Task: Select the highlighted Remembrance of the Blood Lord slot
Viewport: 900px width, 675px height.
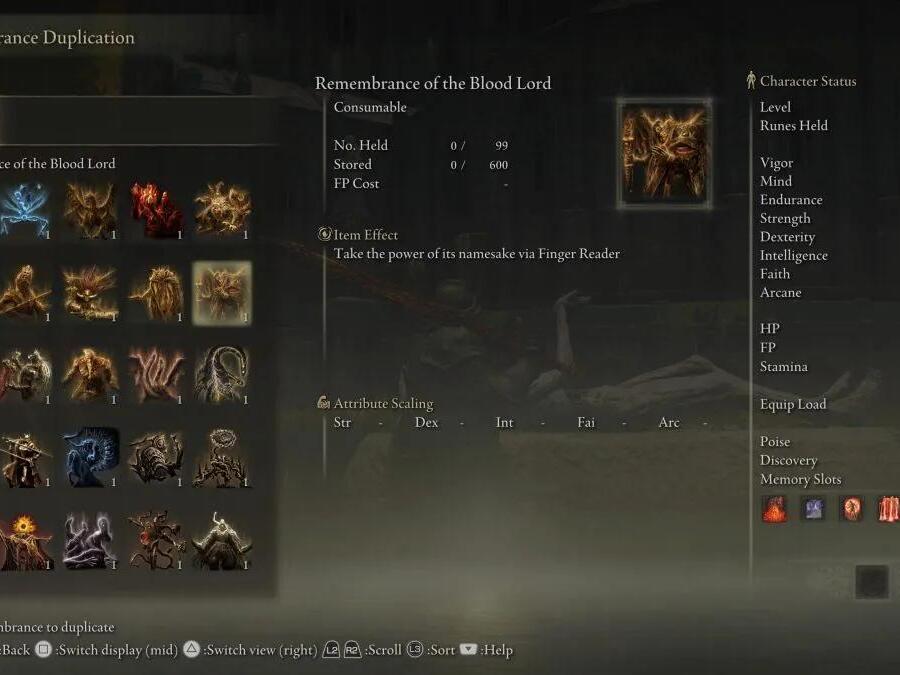Action: (221, 293)
